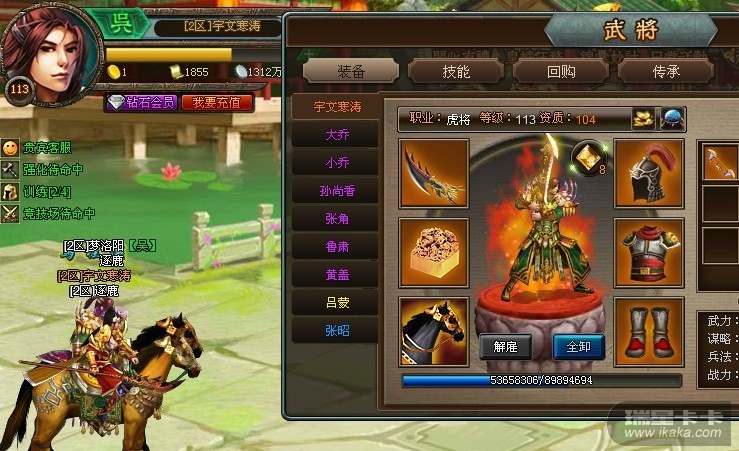Open 贵宾客服 VIP customer service

45,147
